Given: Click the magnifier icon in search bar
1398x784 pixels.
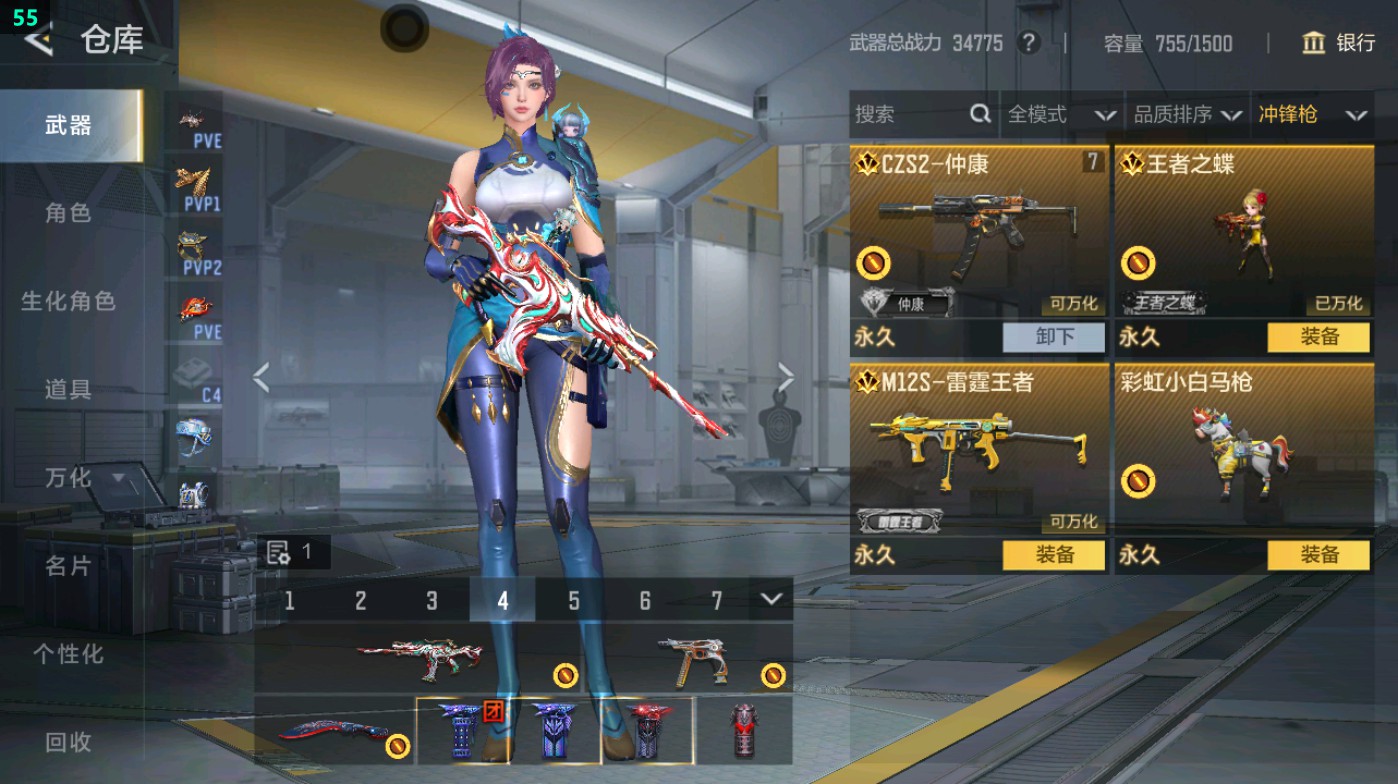Looking at the screenshot, I should point(978,114).
